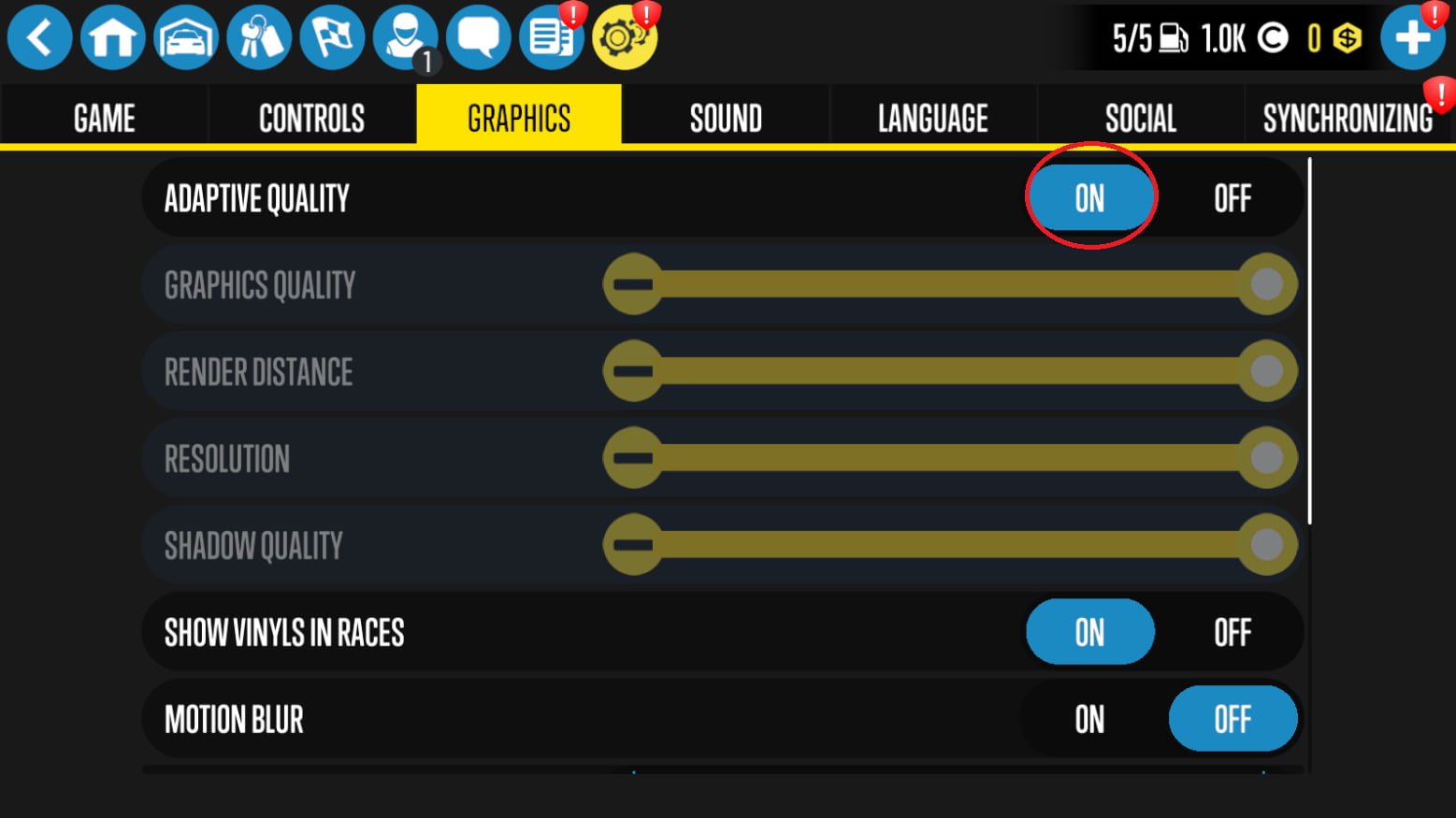Open the checkered flag races icon
The image size is (1456, 818).
click(332, 37)
